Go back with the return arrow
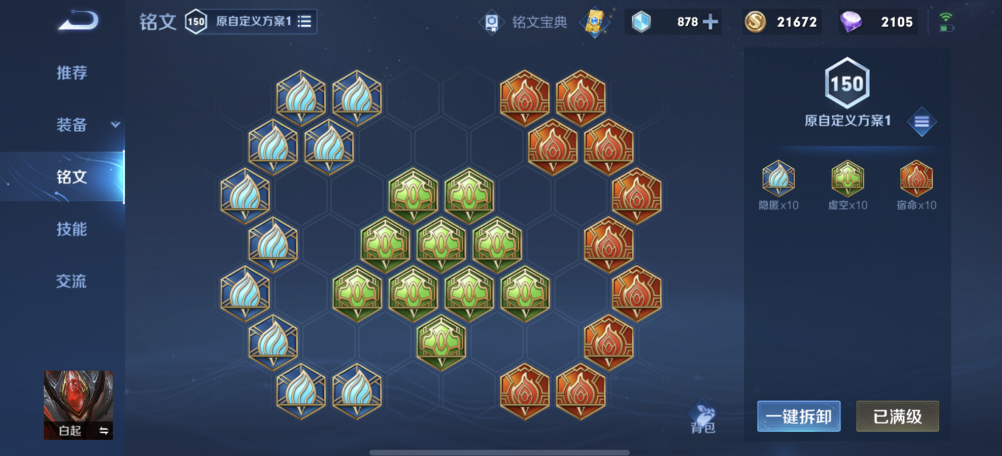1002x456 pixels. [77, 20]
